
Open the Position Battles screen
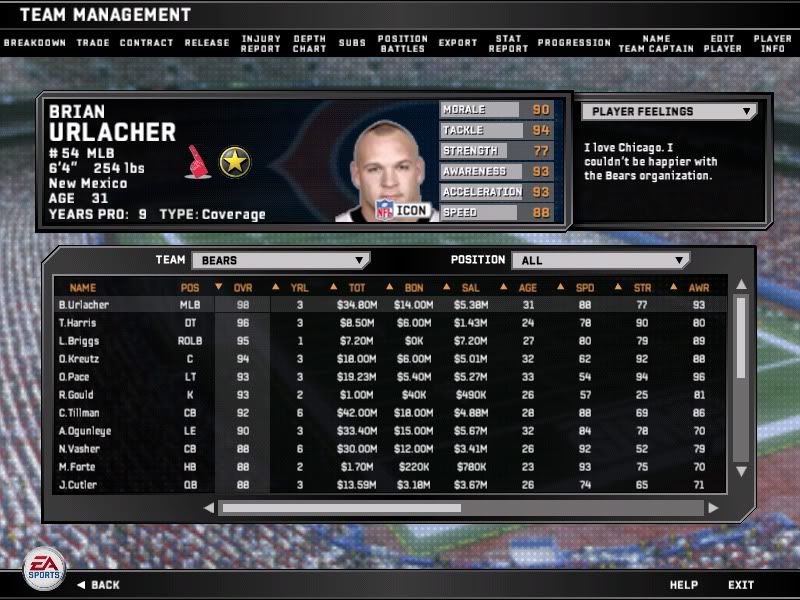click(403, 44)
